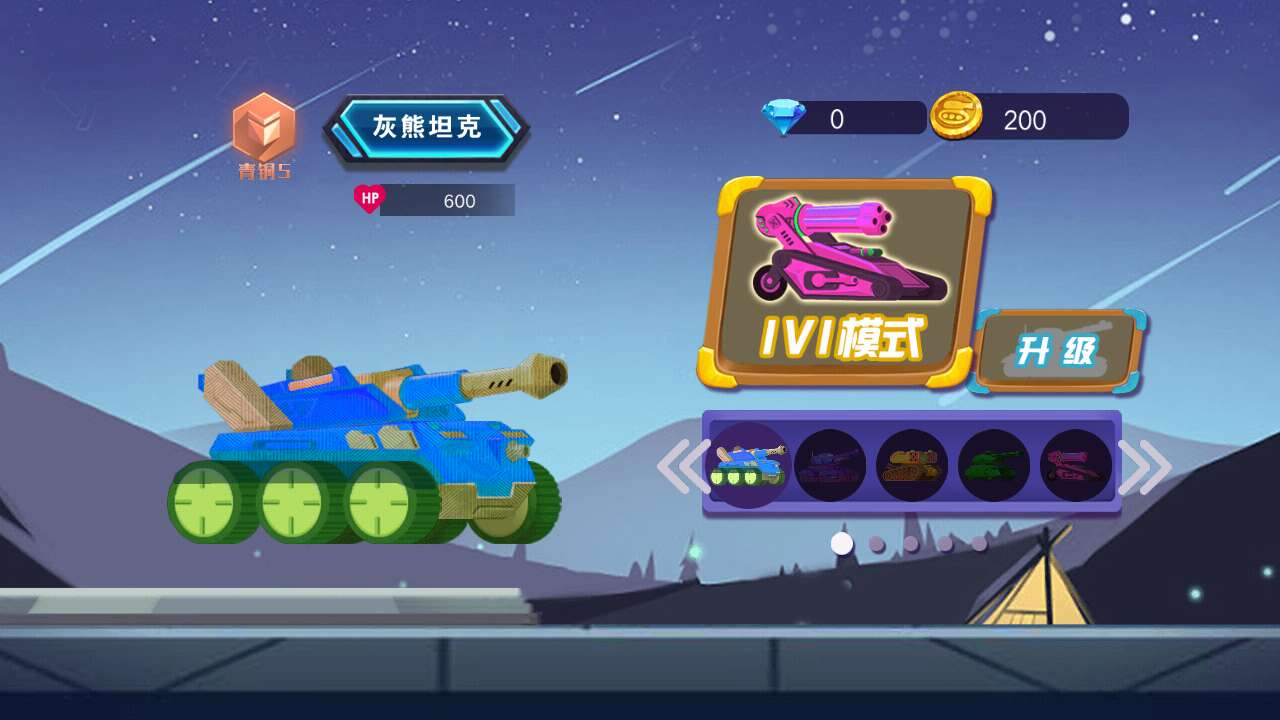
Task: Click the diamond currency icon
Action: click(x=785, y=118)
